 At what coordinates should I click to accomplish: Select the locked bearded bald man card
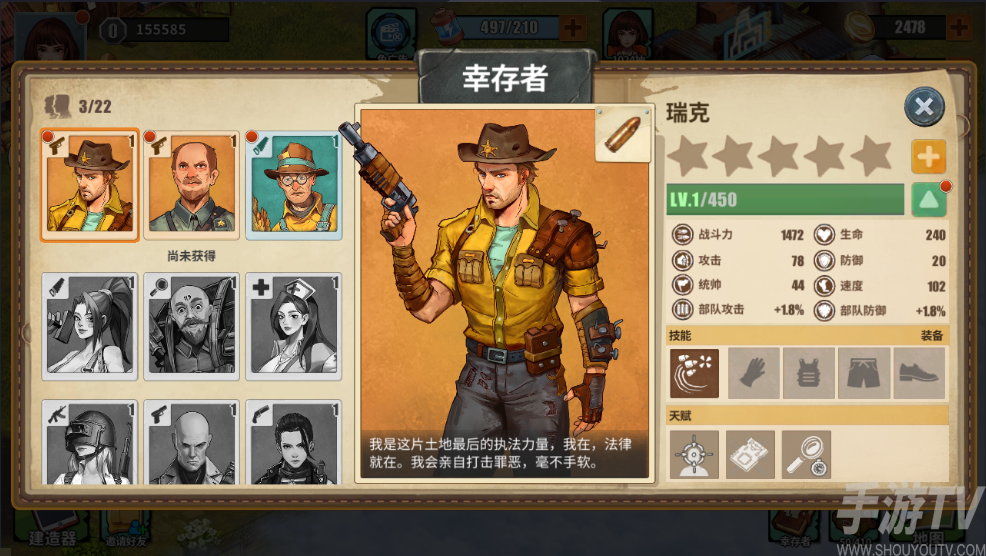point(192,326)
